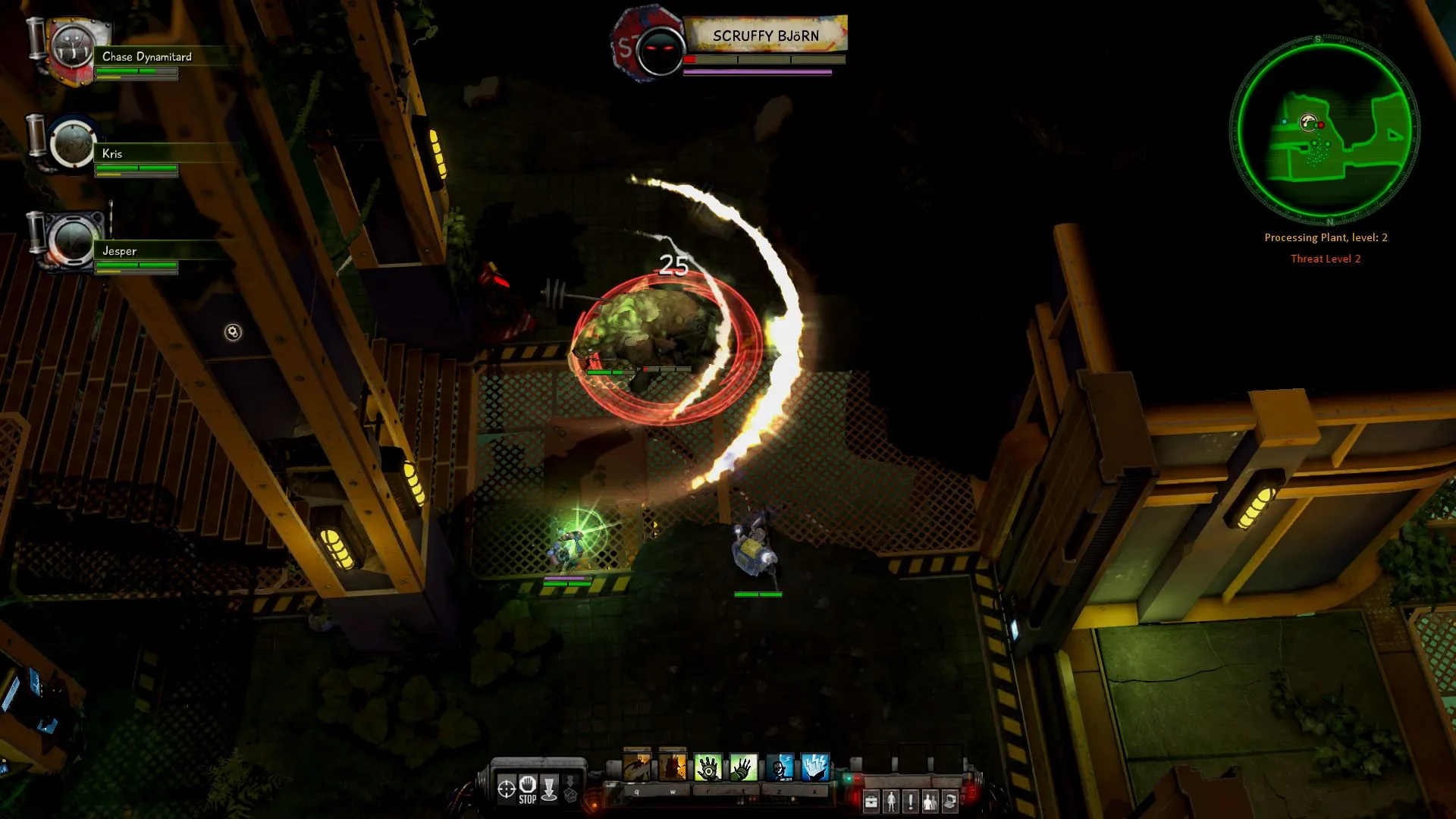Open the character sheet figure button
Image resolution: width=1456 pixels, height=819 pixels.
(x=891, y=801)
